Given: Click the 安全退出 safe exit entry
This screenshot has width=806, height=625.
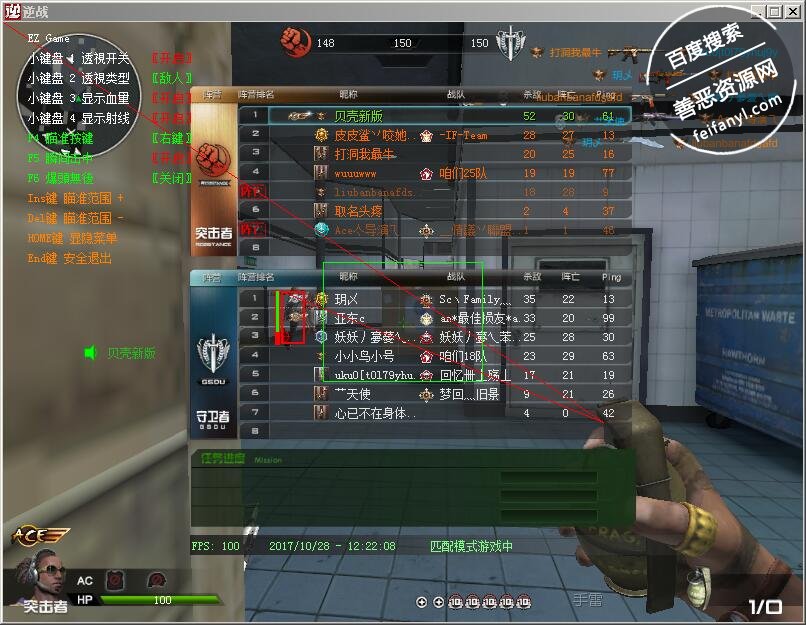Looking at the screenshot, I should click(x=70, y=258).
